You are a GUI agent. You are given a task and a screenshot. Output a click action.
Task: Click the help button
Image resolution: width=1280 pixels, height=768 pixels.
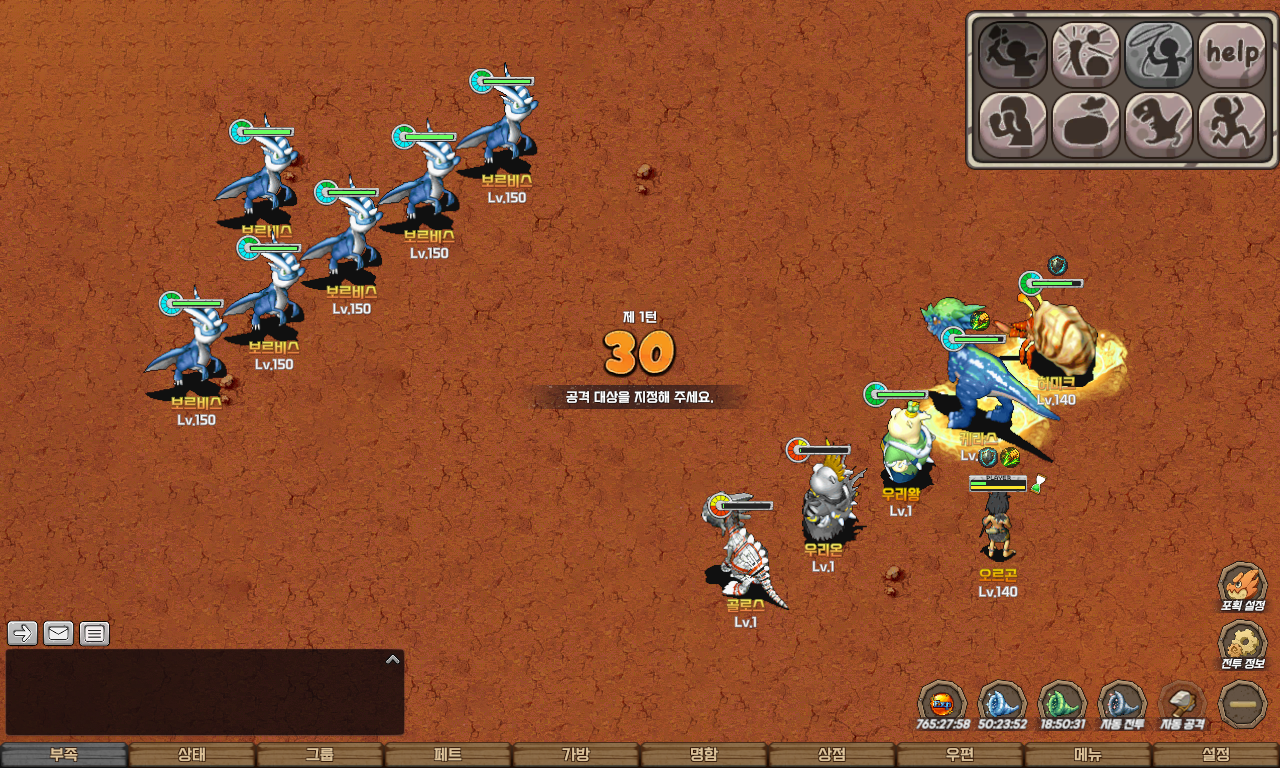1232,54
